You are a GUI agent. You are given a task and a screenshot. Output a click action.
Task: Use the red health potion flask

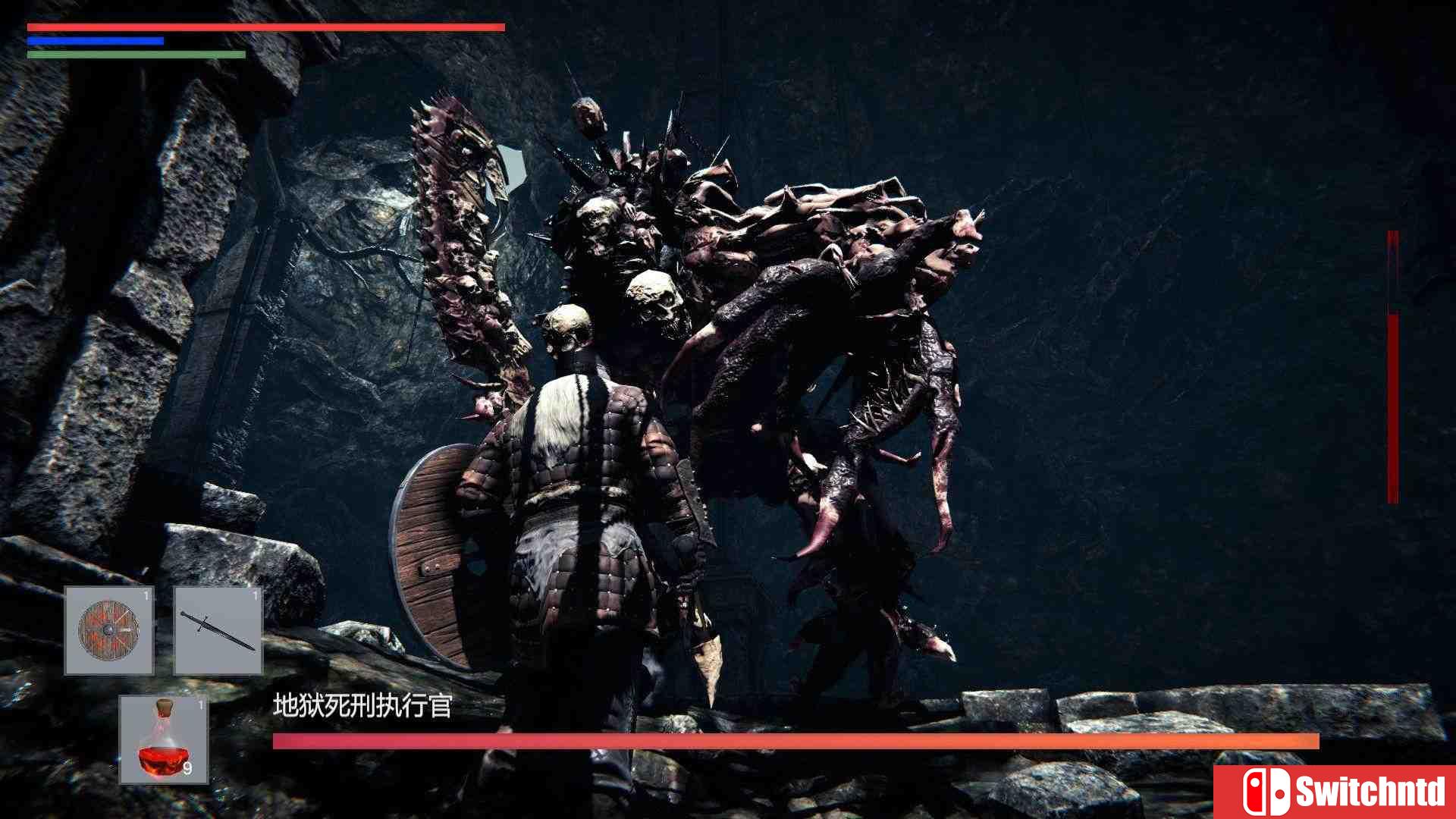(164, 739)
